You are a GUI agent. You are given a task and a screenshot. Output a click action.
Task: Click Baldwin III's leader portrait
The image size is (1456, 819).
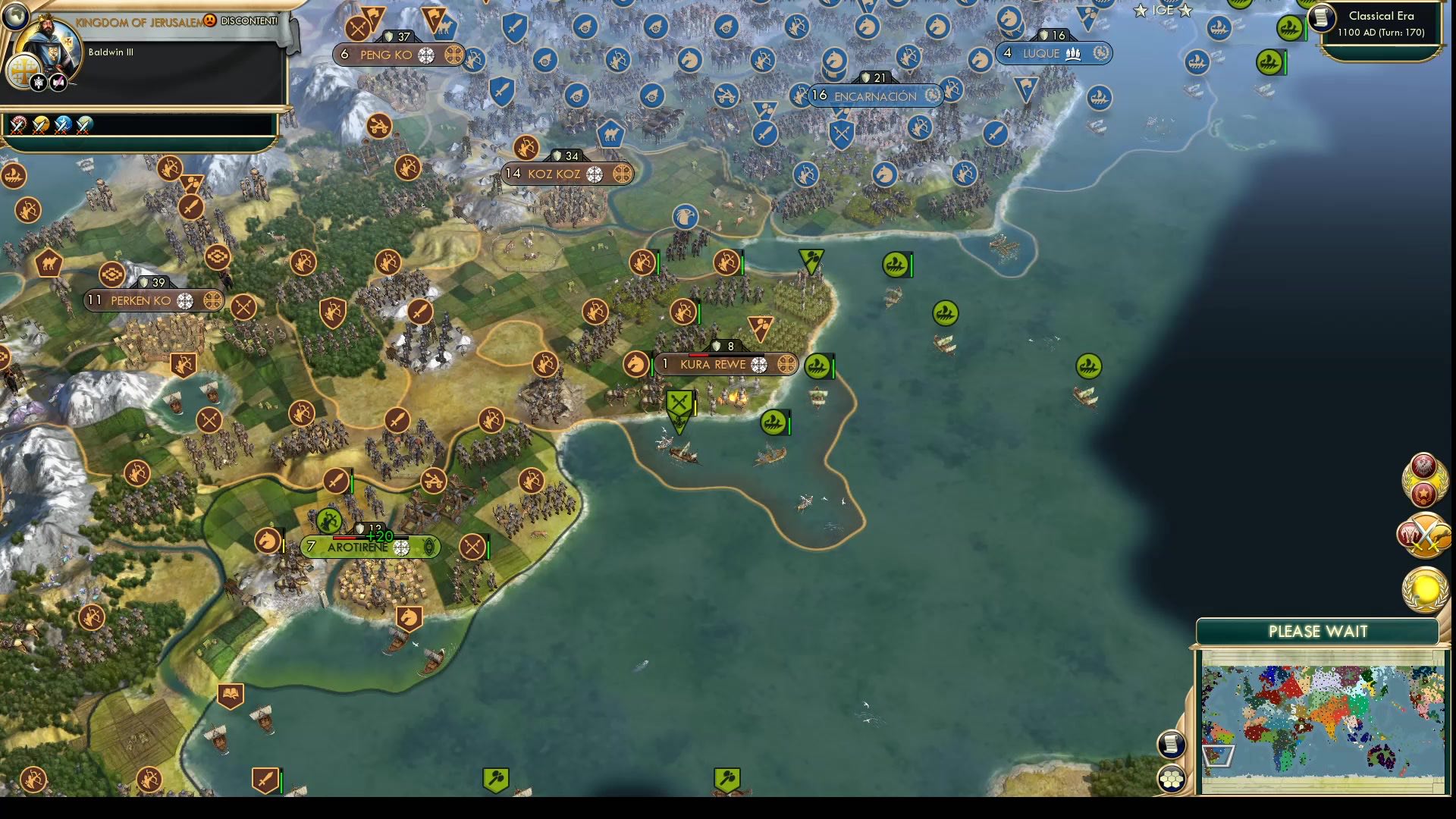50,44
